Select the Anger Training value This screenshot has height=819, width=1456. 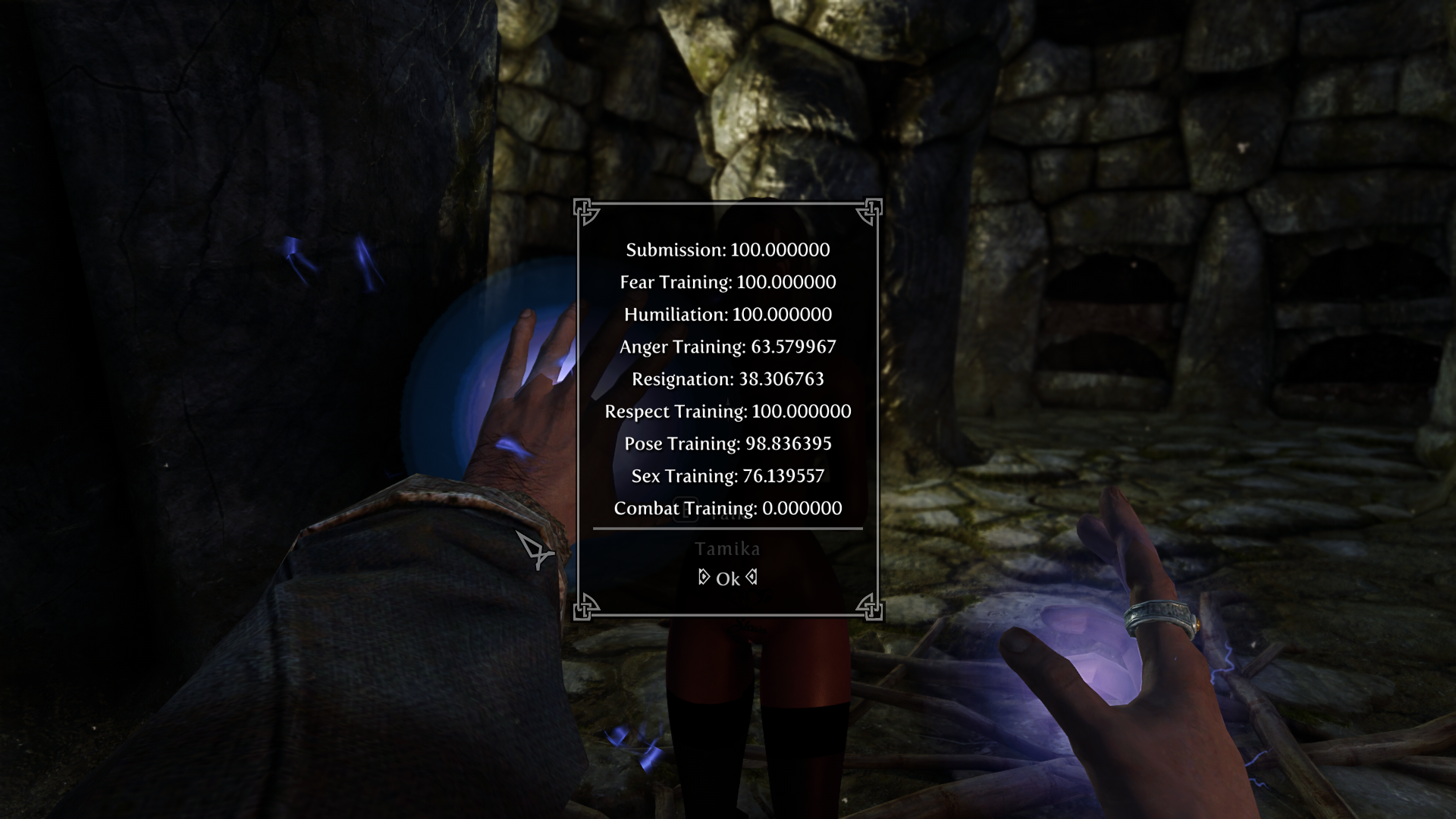[x=726, y=347]
